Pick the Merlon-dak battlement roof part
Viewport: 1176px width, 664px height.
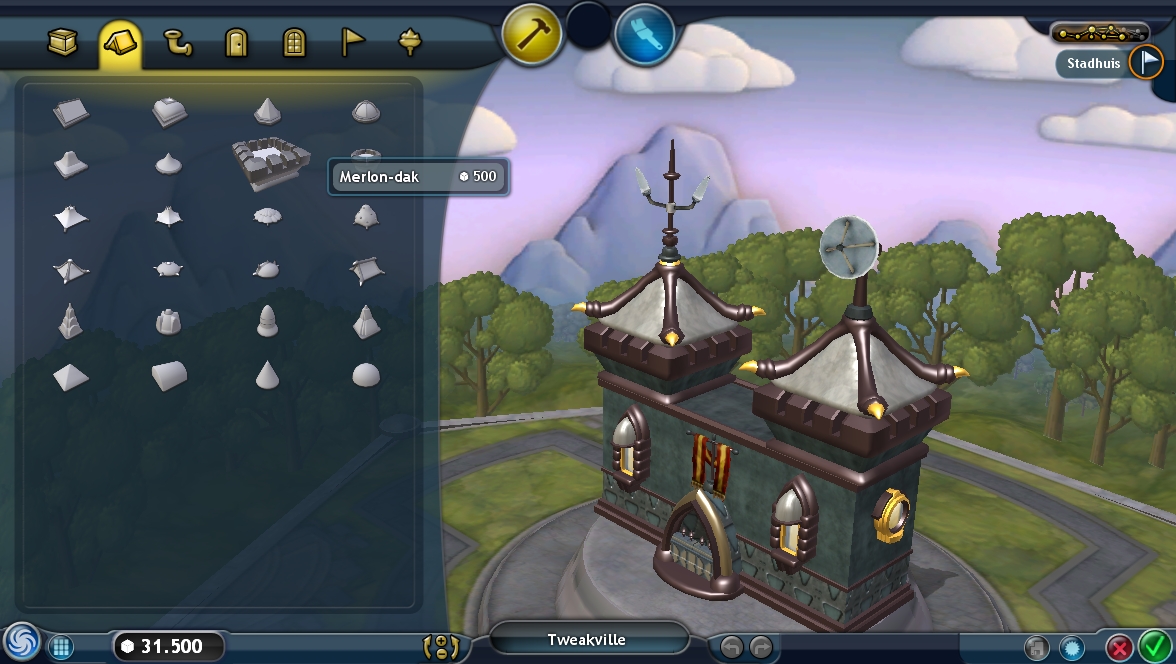click(x=270, y=164)
